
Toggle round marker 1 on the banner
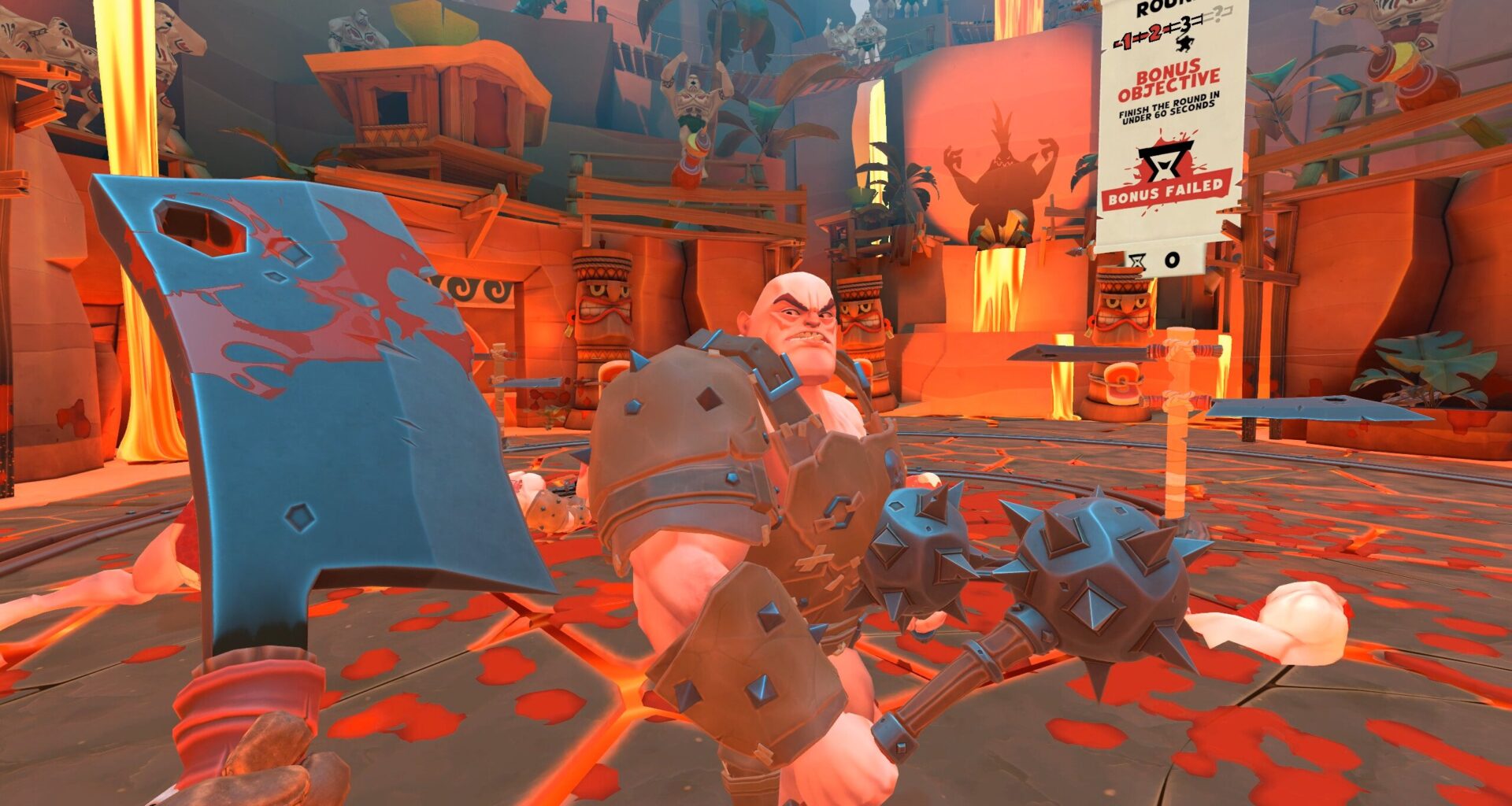tap(1125, 42)
